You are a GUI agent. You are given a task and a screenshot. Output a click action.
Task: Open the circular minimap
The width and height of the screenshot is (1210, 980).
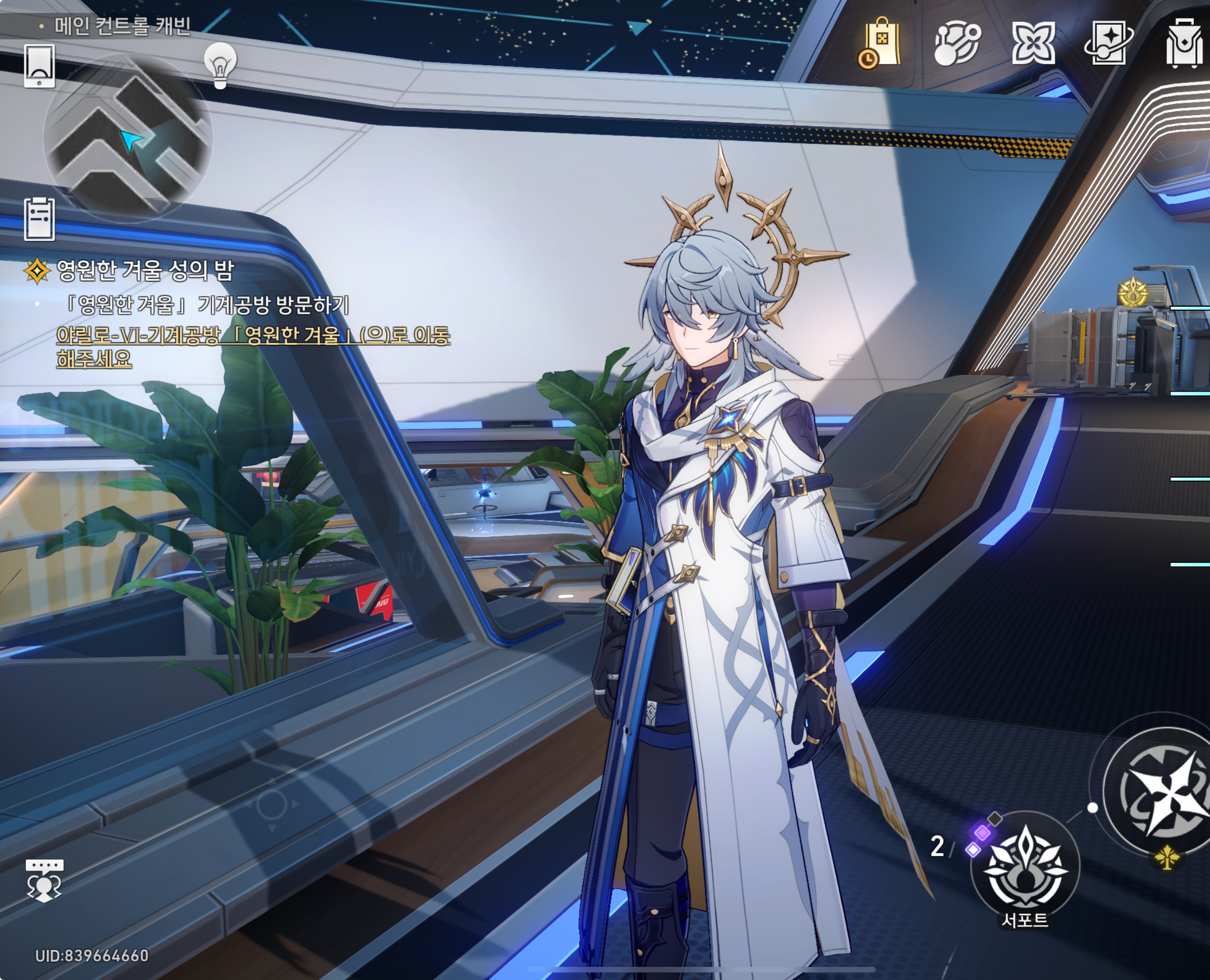pyautogui.click(x=128, y=138)
